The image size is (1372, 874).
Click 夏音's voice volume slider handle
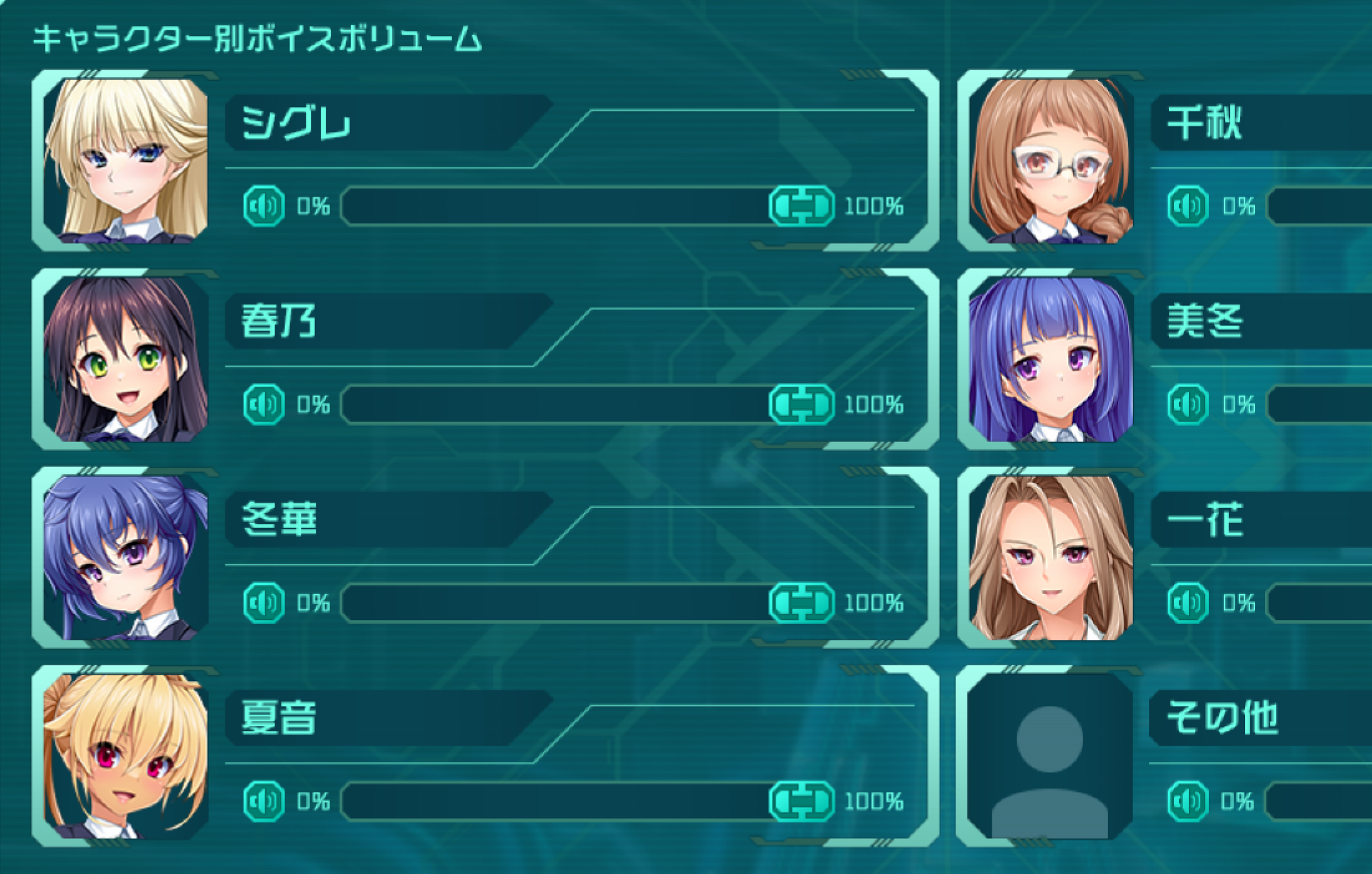point(801,801)
